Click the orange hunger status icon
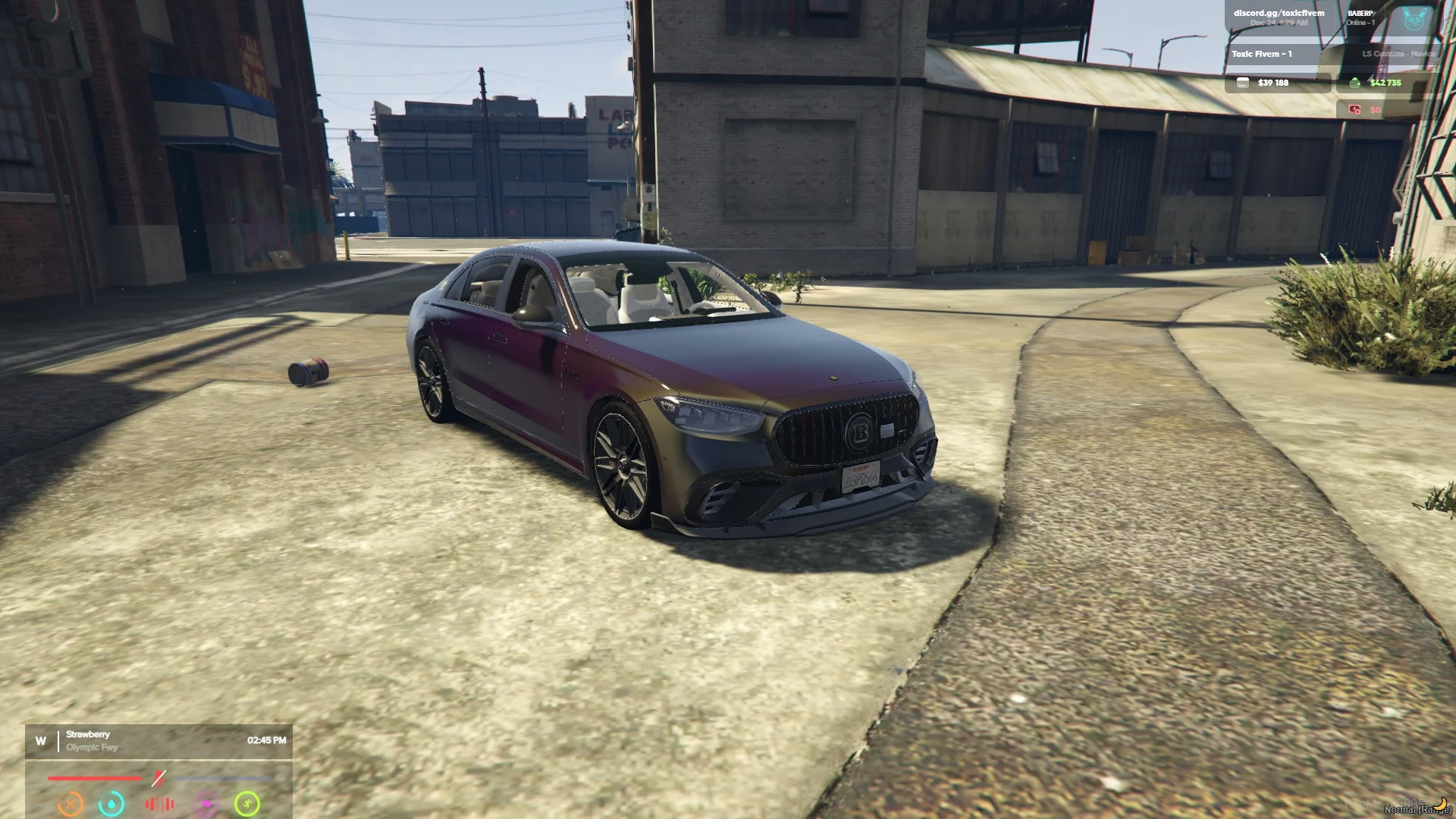 coord(71,803)
